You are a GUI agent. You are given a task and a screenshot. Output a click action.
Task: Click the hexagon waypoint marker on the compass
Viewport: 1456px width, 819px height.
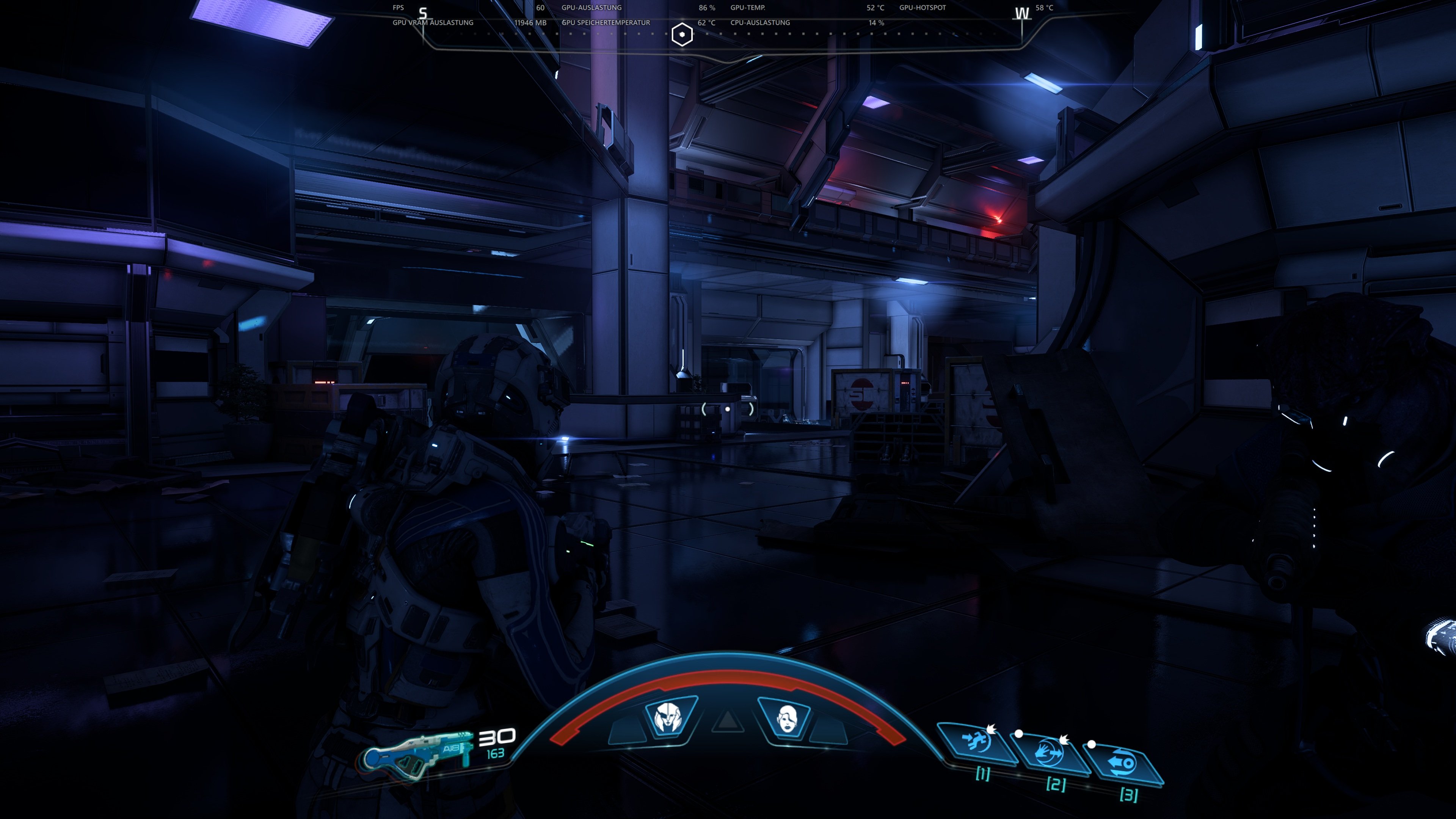(x=682, y=34)
